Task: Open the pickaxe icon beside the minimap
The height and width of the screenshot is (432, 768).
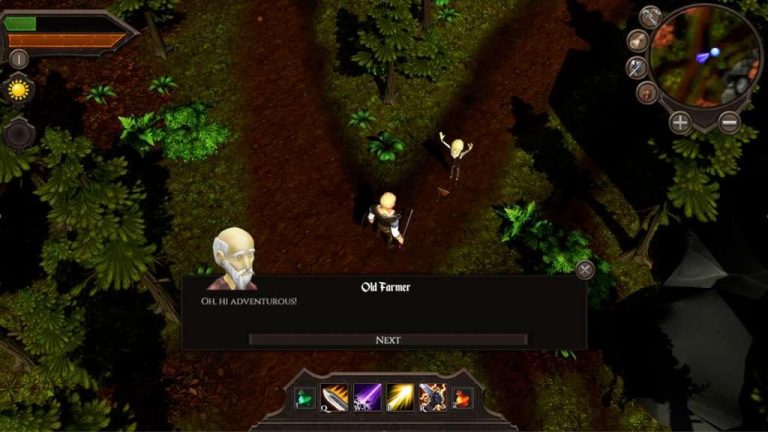Action: click(651, 17)
